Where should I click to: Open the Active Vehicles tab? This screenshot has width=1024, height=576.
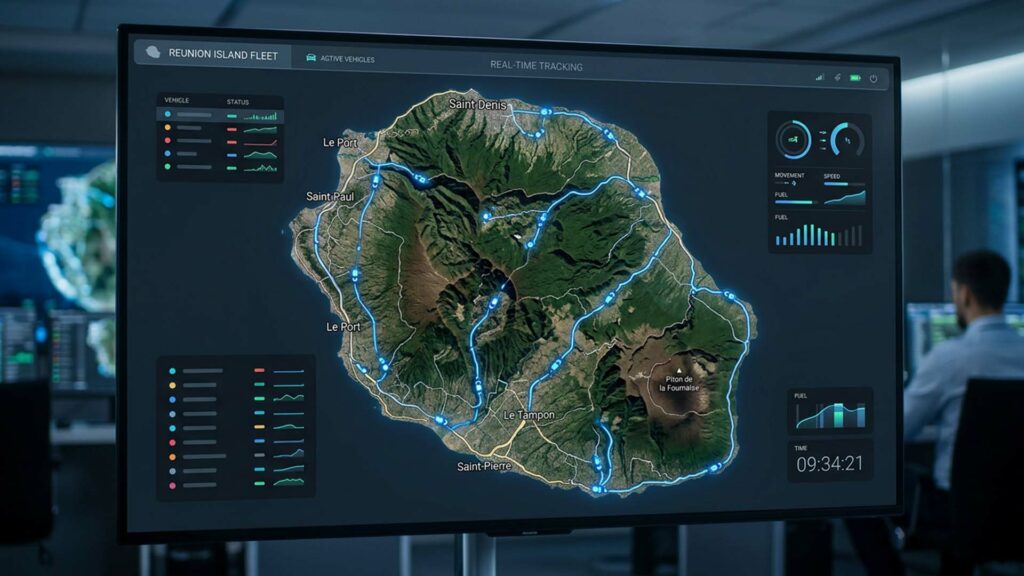[341, 60]
